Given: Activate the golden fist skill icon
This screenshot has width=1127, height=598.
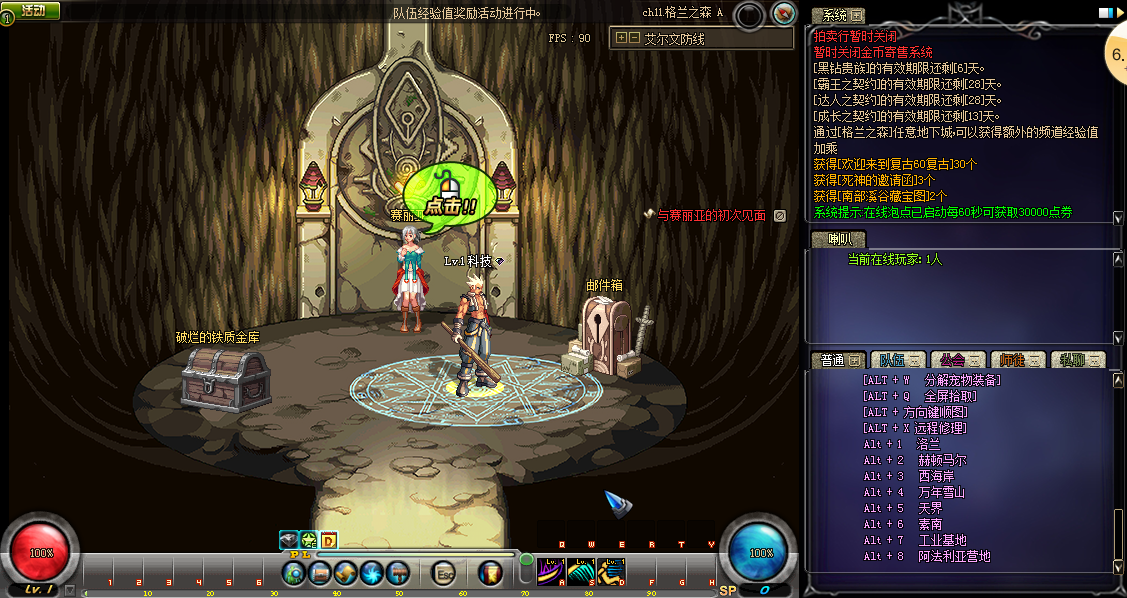Looking at the screenshot, I should point(611,572).
